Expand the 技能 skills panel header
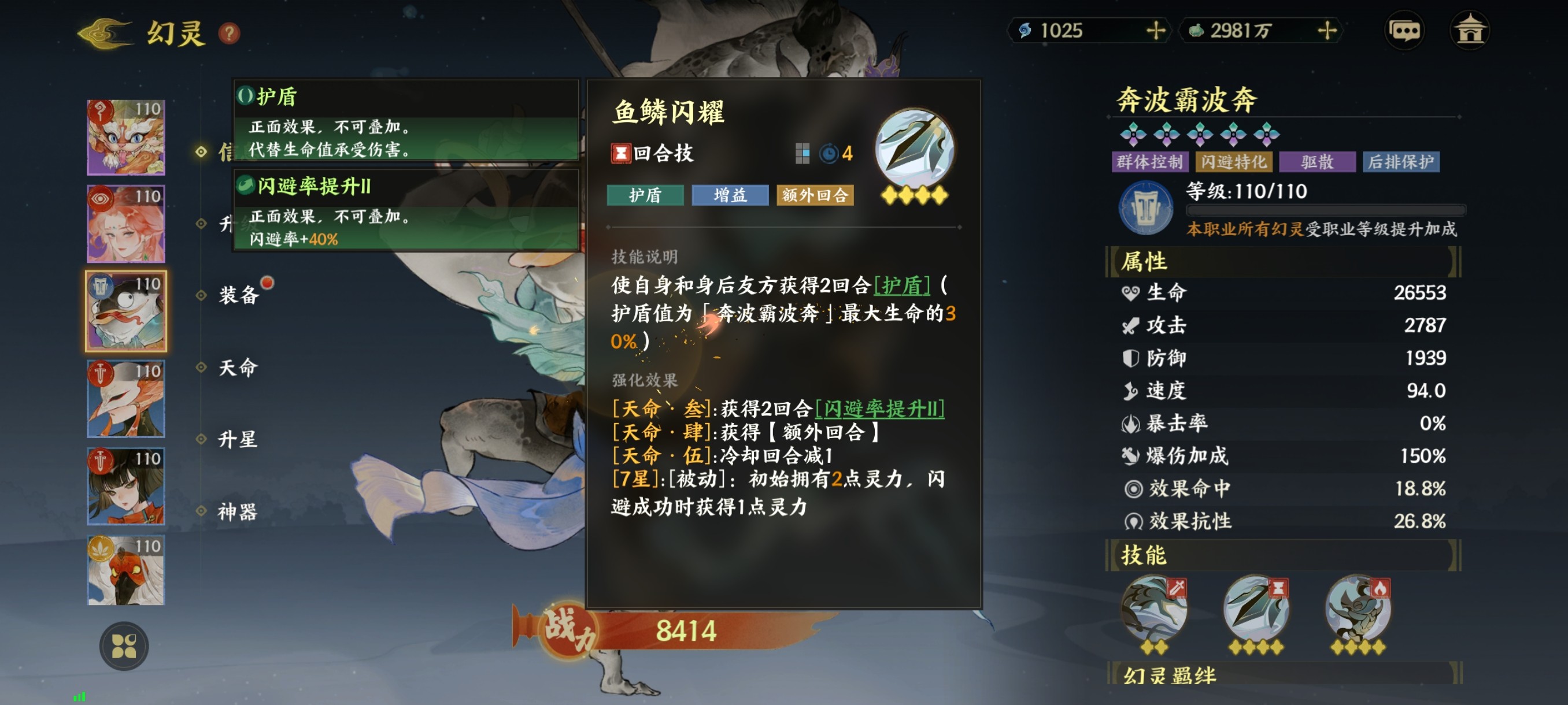1568x705 pixels. pos(1144,555)
